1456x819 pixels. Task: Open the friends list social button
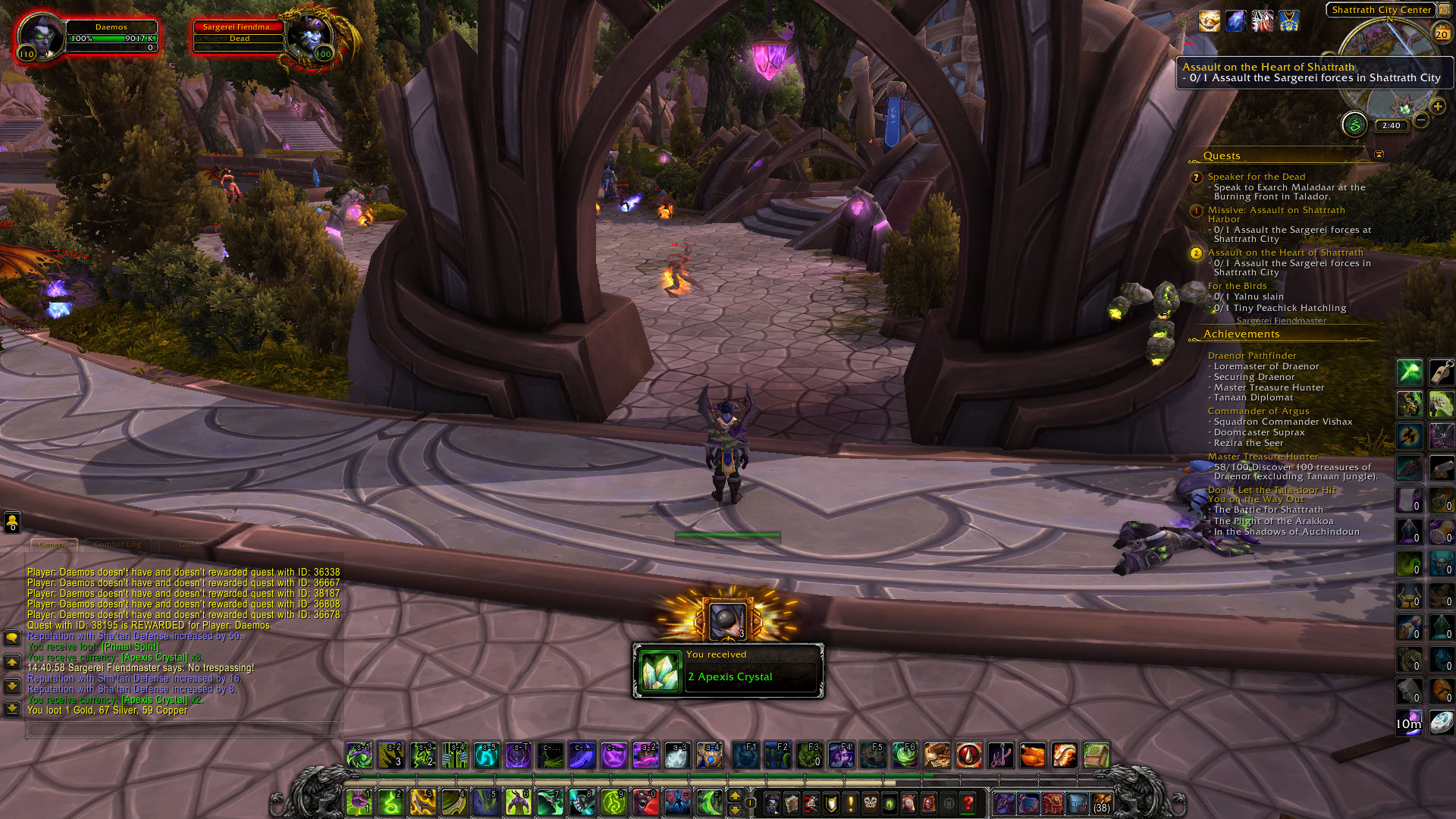(x=12, y=522)
